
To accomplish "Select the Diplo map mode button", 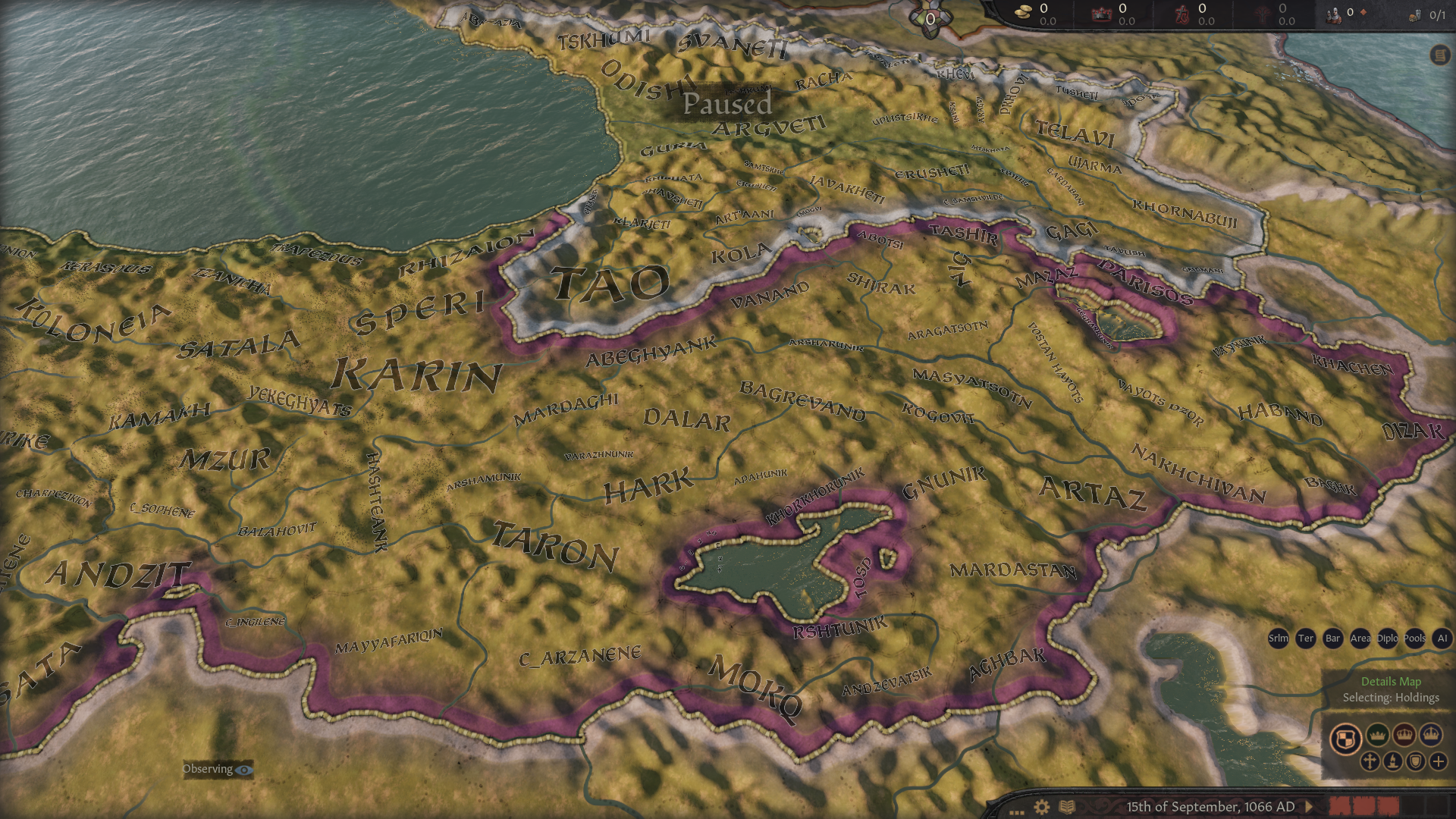I will (x=1388, y=639).
